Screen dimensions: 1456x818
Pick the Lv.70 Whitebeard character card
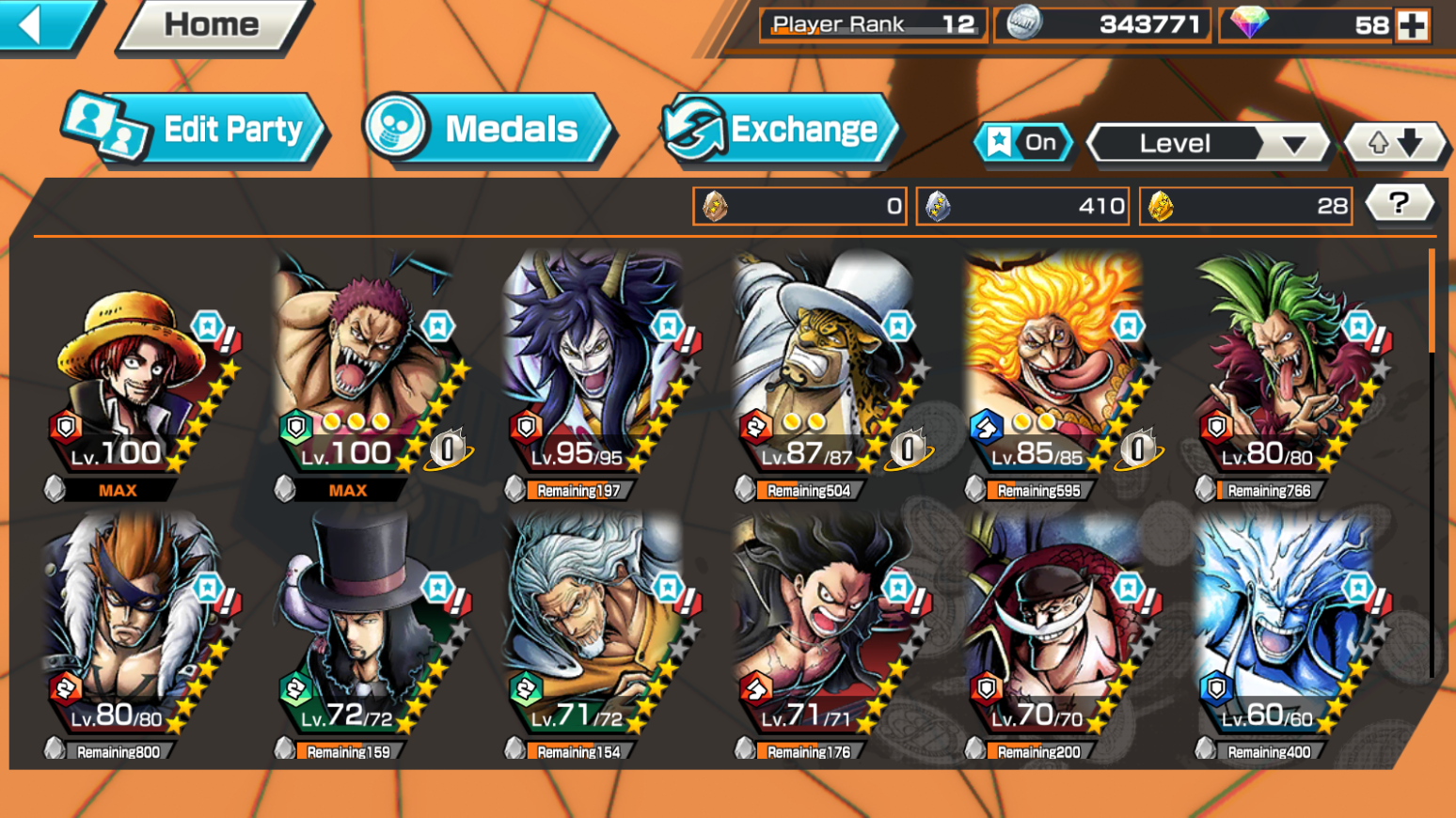click(x=1058, y=635)
